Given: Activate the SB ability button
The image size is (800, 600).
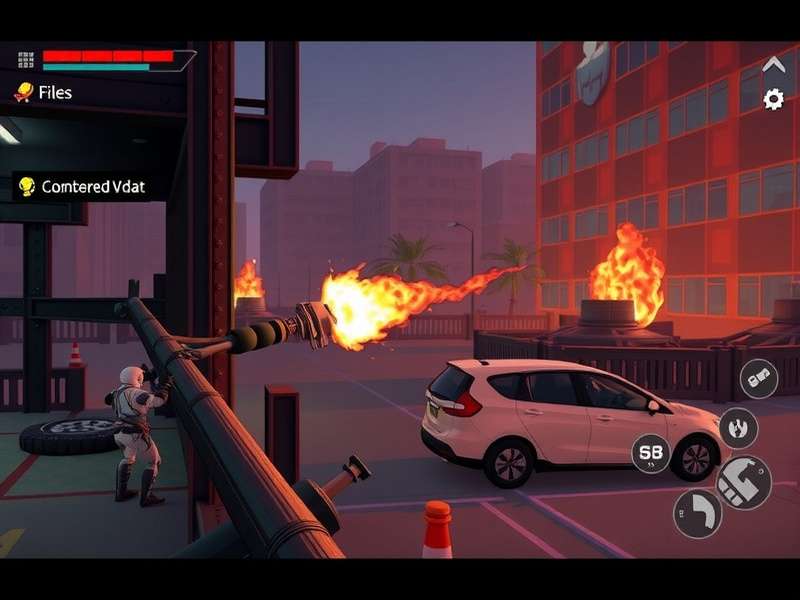Looking at the screenshot, I should 651,453.
